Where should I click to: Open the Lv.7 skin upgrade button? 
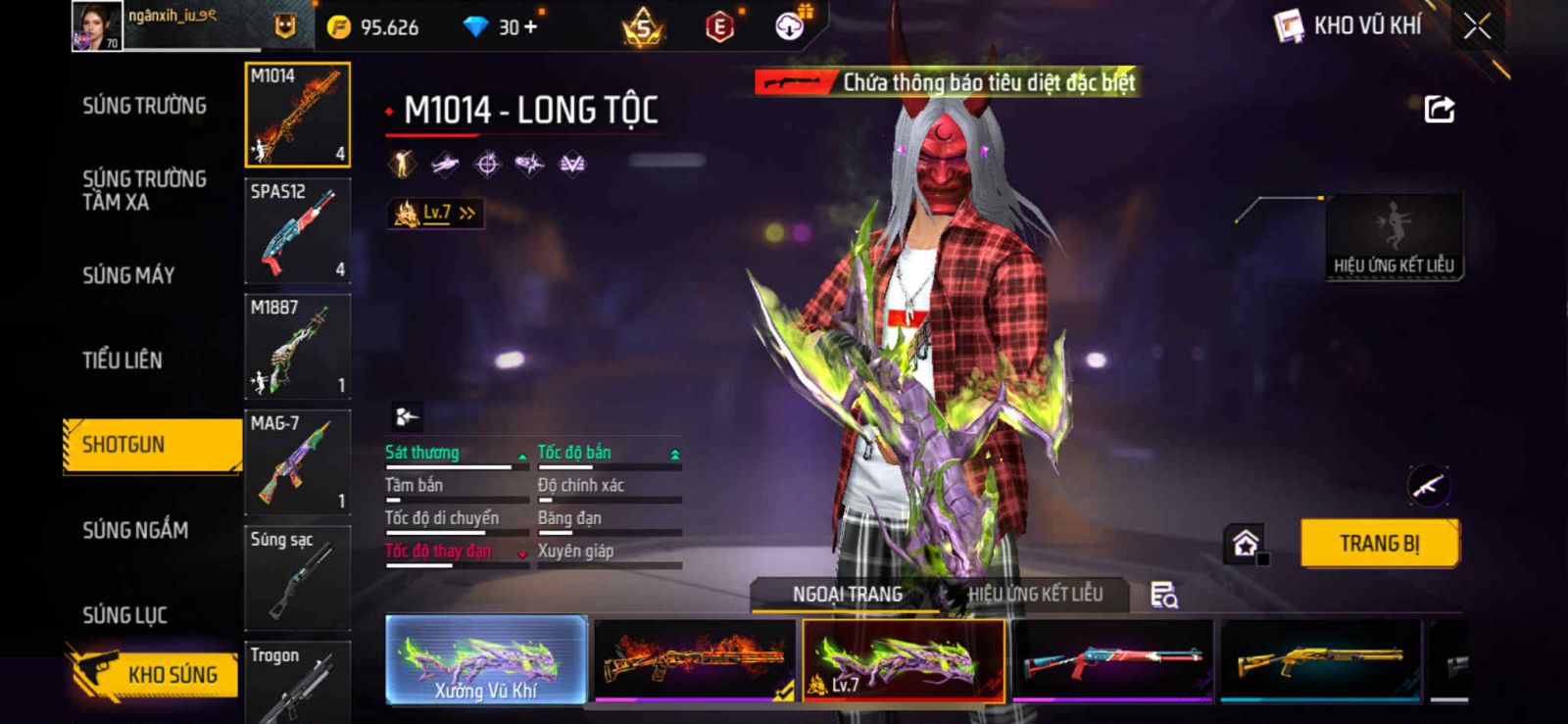coord(436,213)
